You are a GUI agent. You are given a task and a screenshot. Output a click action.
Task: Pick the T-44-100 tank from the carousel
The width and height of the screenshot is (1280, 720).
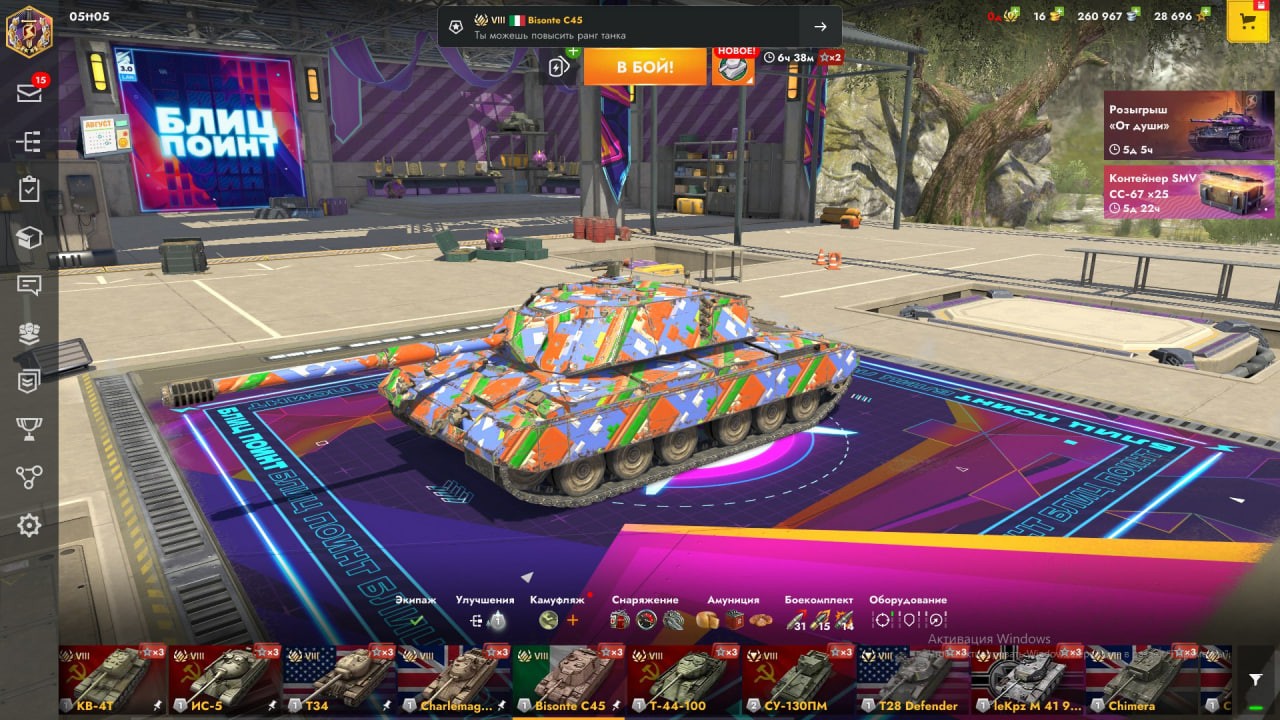point(684,679)
